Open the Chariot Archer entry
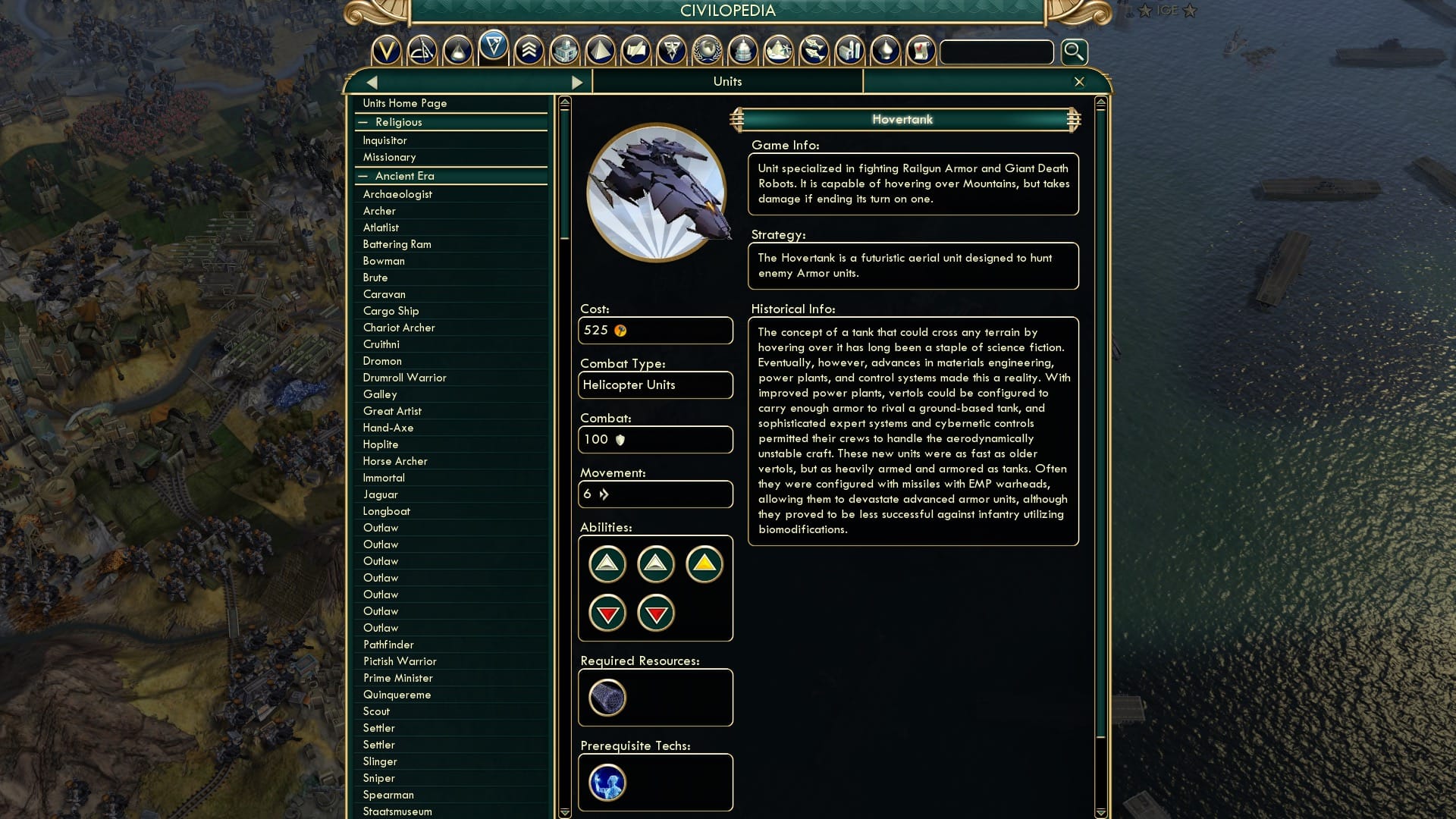This screenshot has height=819, width=1456. (399, 328)
